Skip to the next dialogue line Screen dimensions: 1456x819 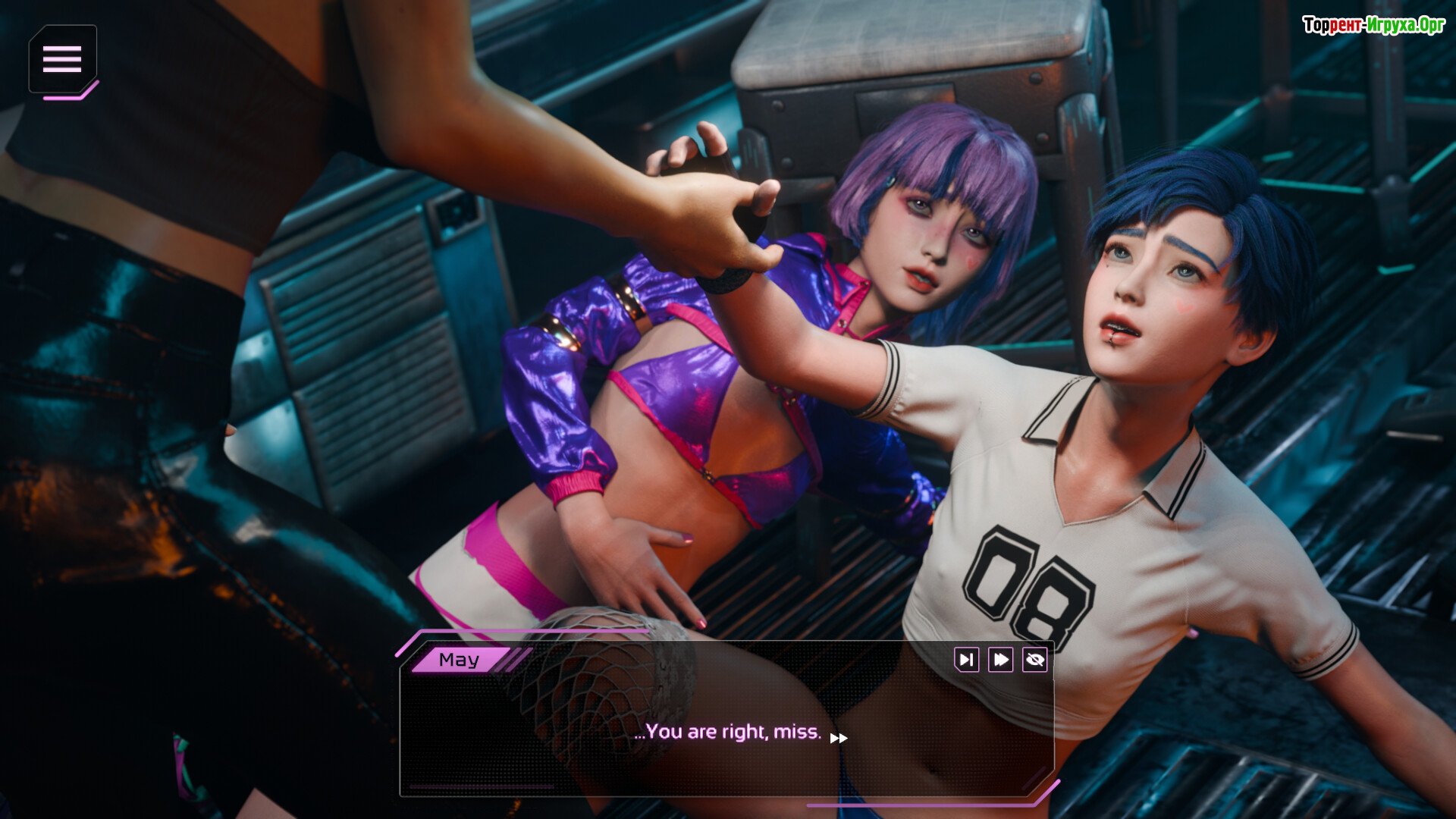[966, 660]
